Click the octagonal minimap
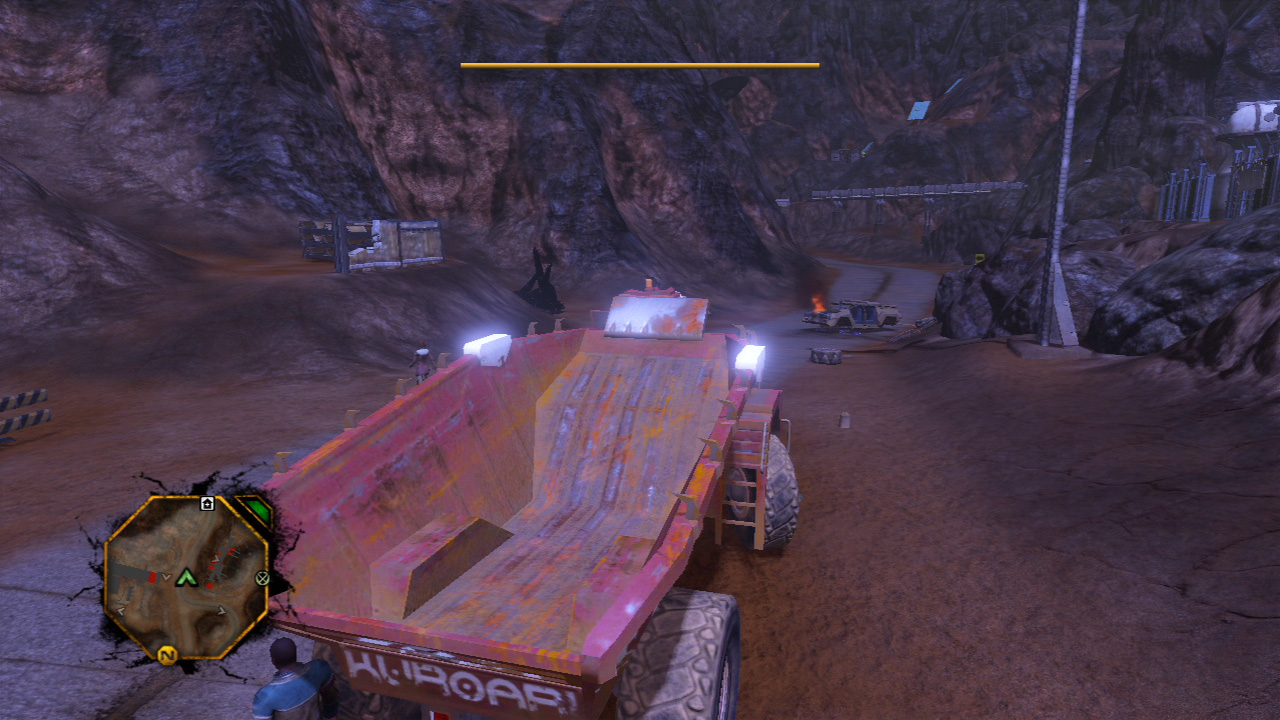The image size is (1280, 720). click(x=186, y=577)
